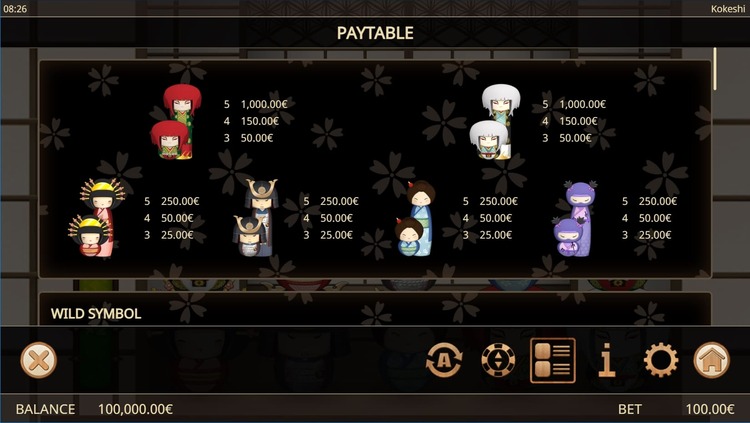750x423 pixels.
Task: Show the game info page
Action: point(606,360)
